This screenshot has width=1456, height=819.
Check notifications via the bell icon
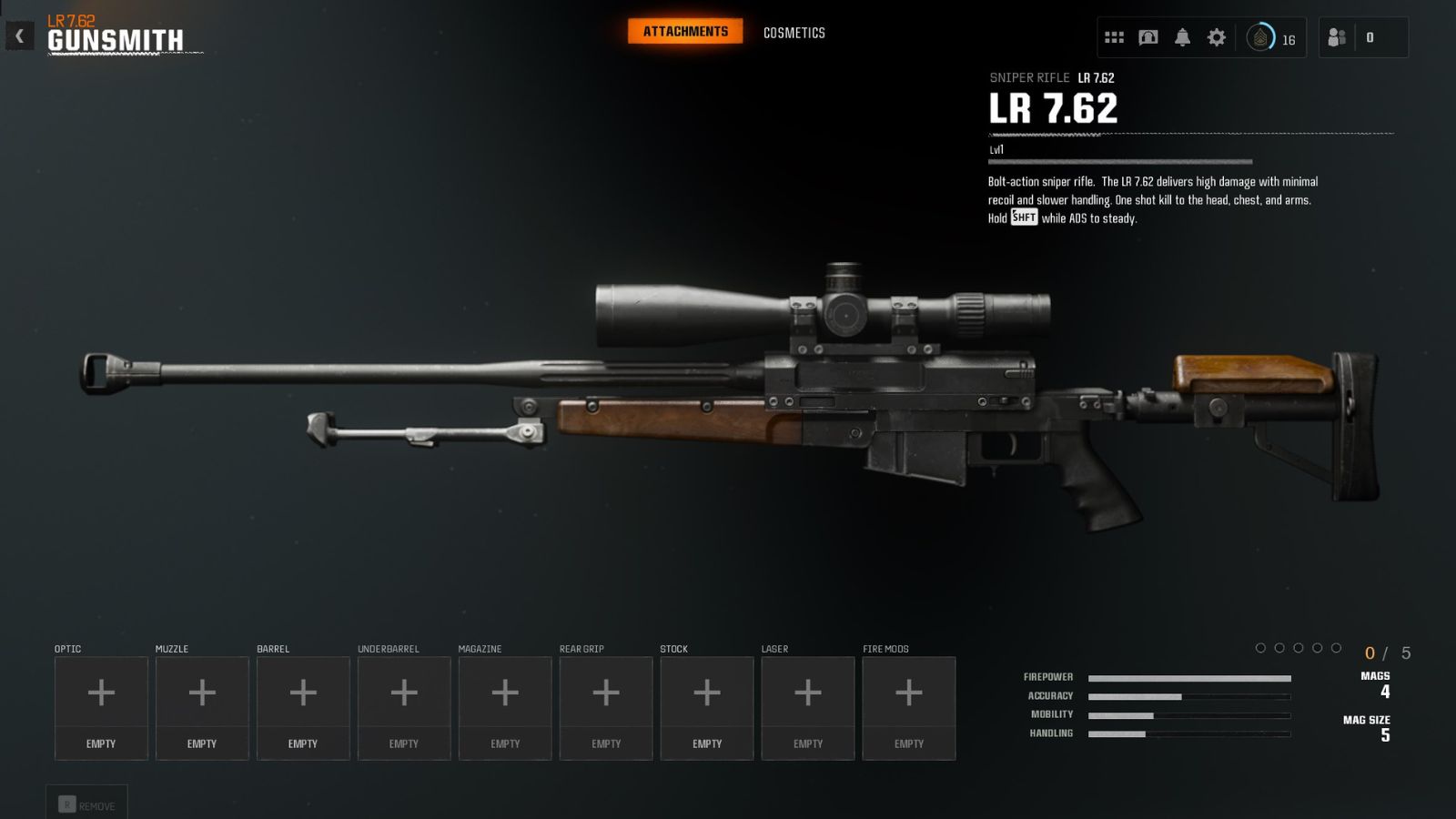[1183, 36]
